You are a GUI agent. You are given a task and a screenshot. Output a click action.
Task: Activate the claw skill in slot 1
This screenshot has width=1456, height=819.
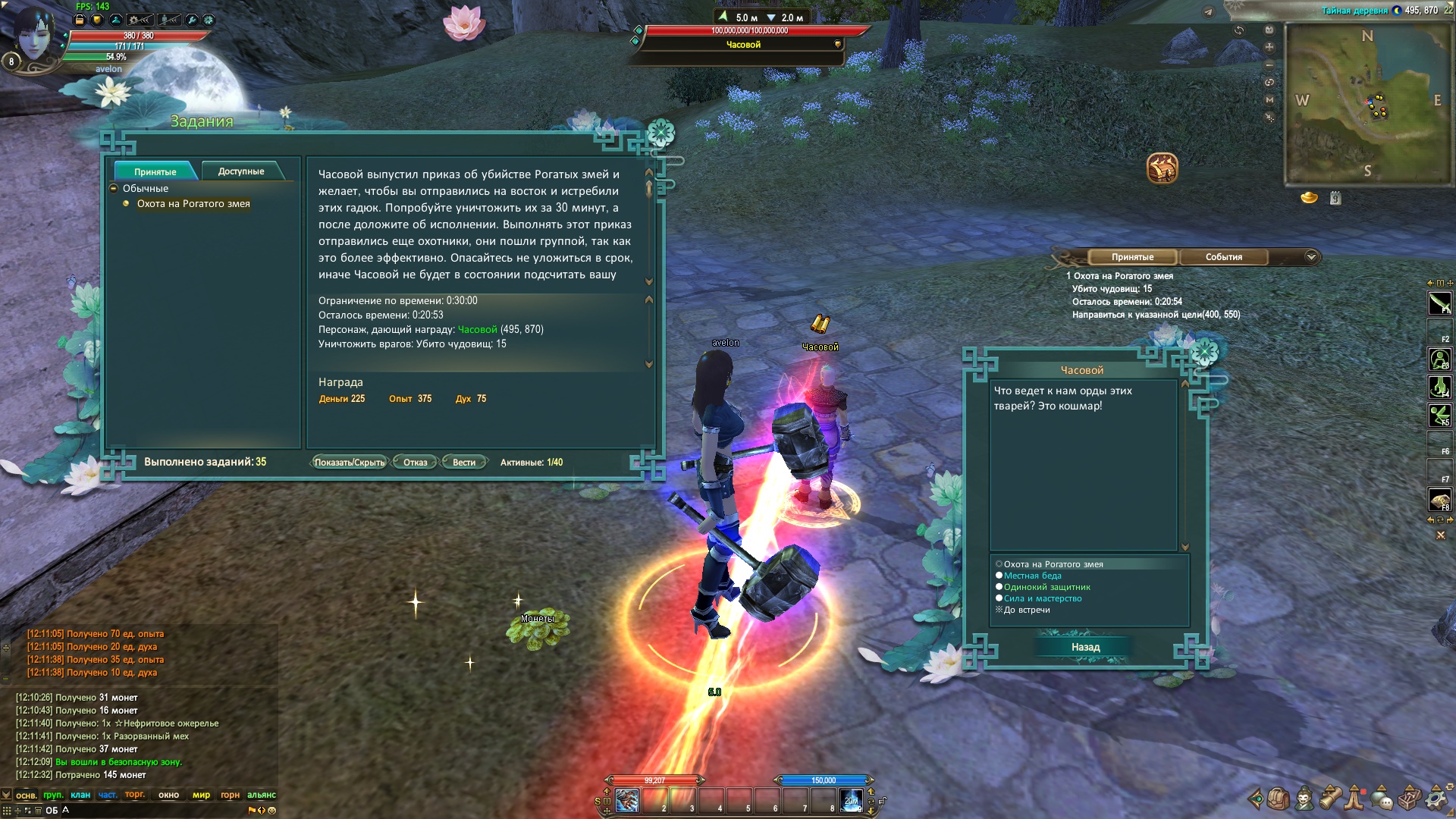pyautogui.click(x=627, y=800)
